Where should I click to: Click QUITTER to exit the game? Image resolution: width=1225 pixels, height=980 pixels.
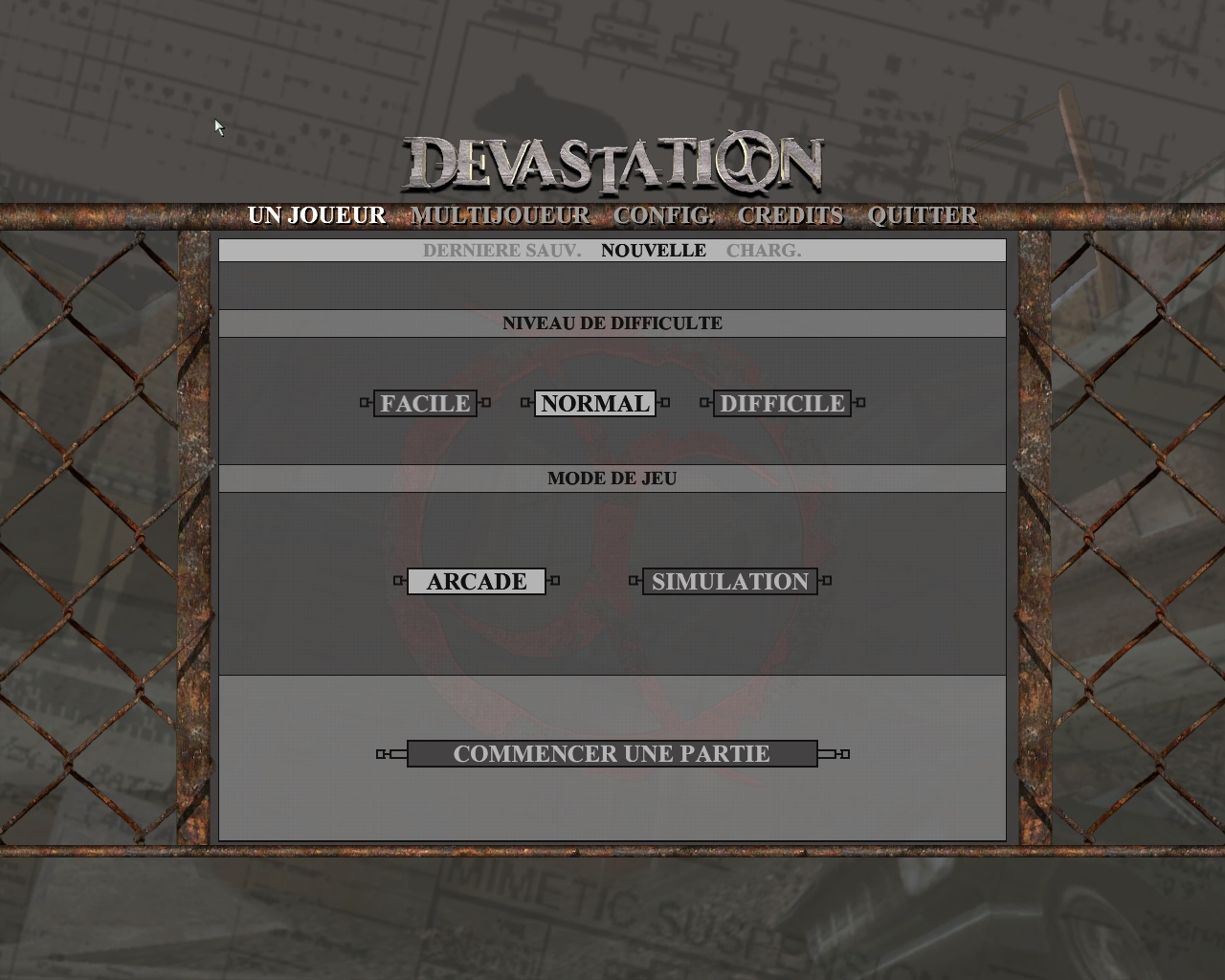(x=921, y=215)
